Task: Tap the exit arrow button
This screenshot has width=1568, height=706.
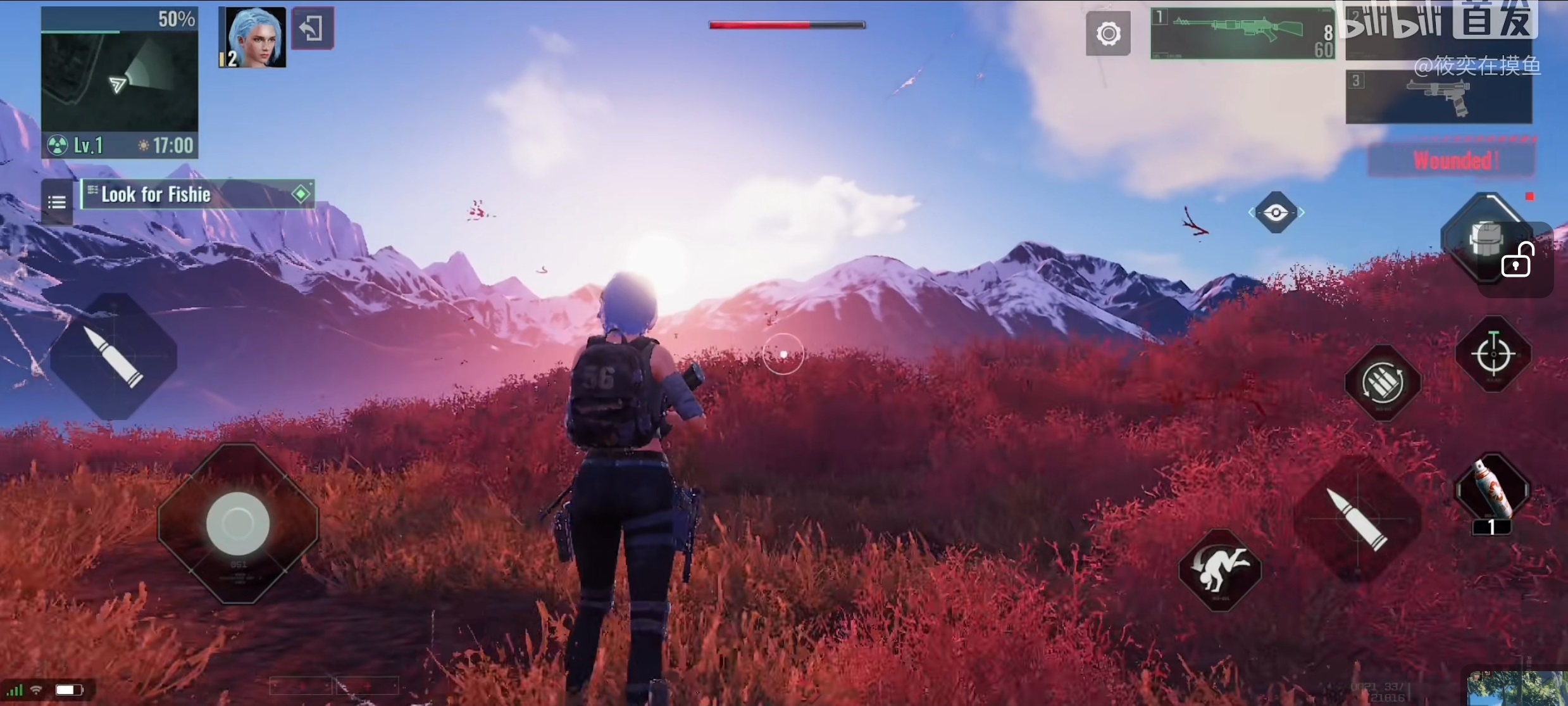Action: (312, 28)
